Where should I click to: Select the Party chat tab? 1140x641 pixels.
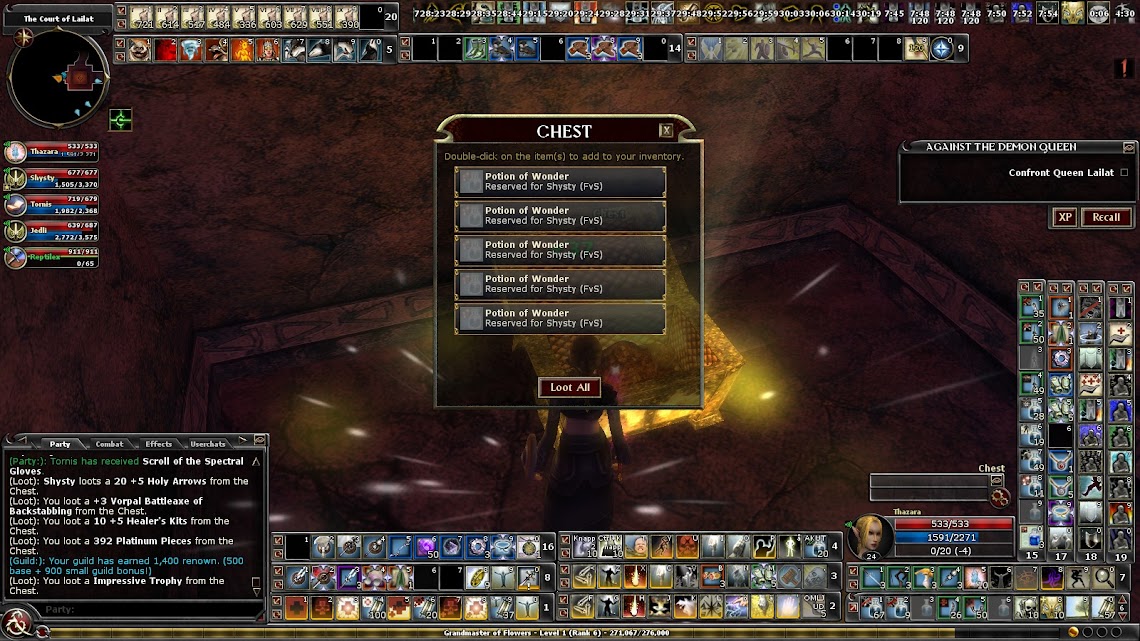60,444
